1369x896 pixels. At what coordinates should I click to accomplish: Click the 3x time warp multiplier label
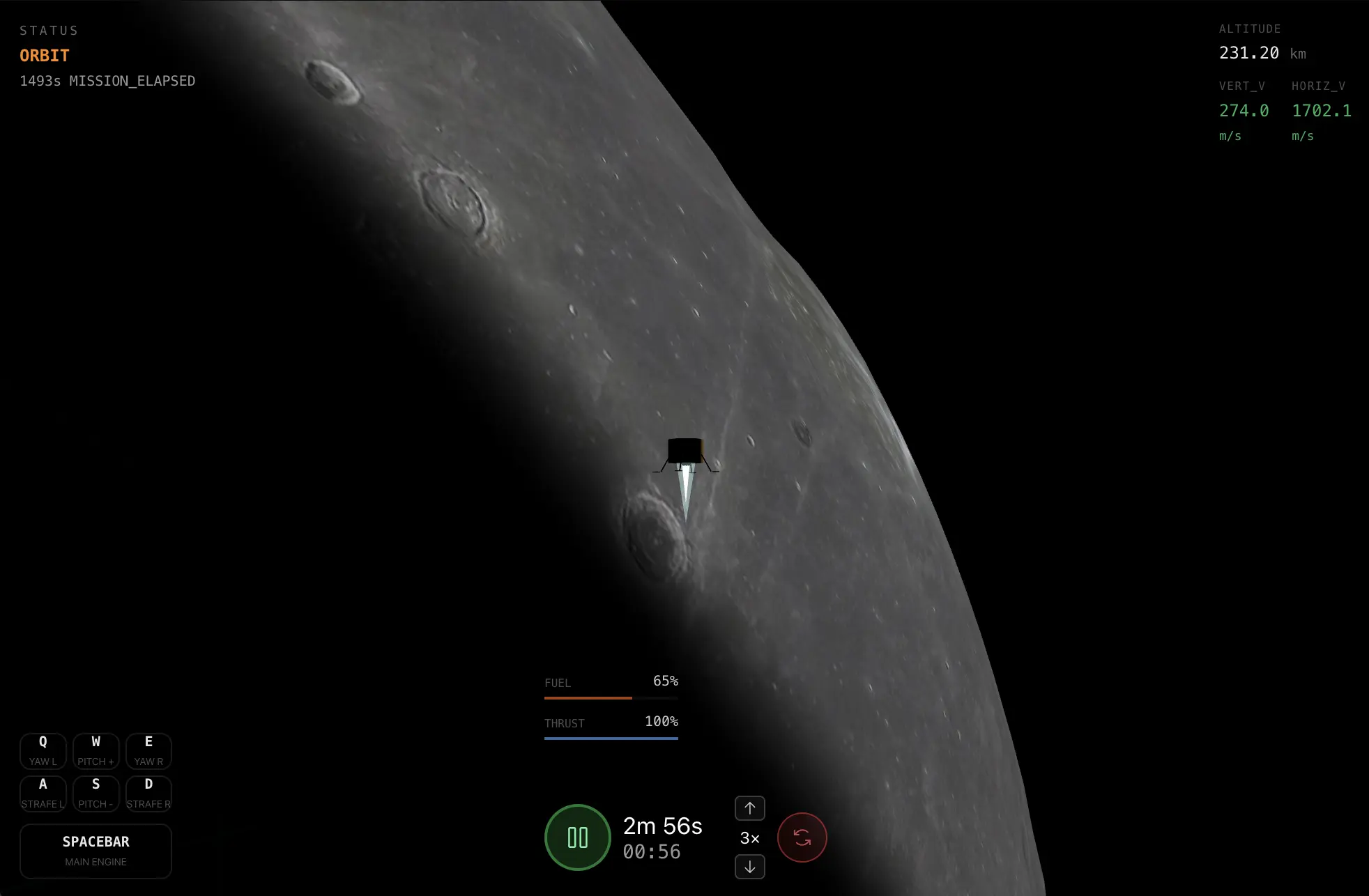click(749, 838)
